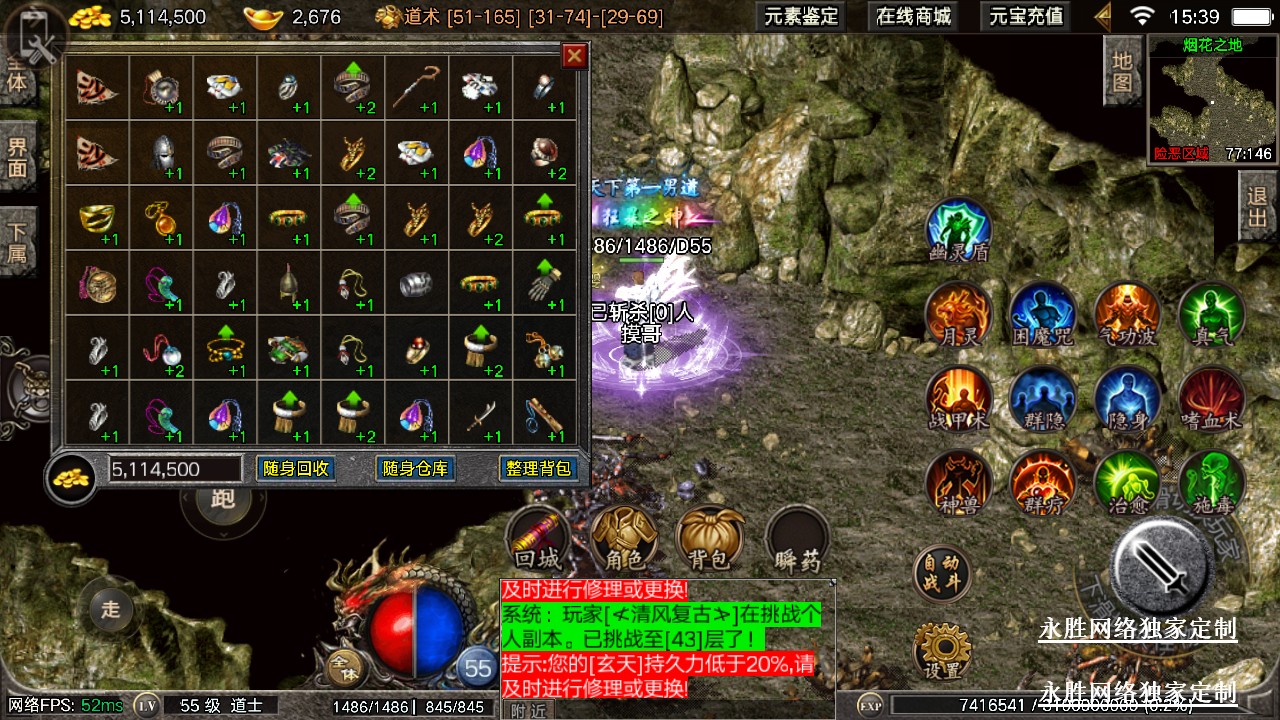View the 烟花之地 minimap
The width and height of the screenshot is (1280, 720).
[x=1212, y=98]
